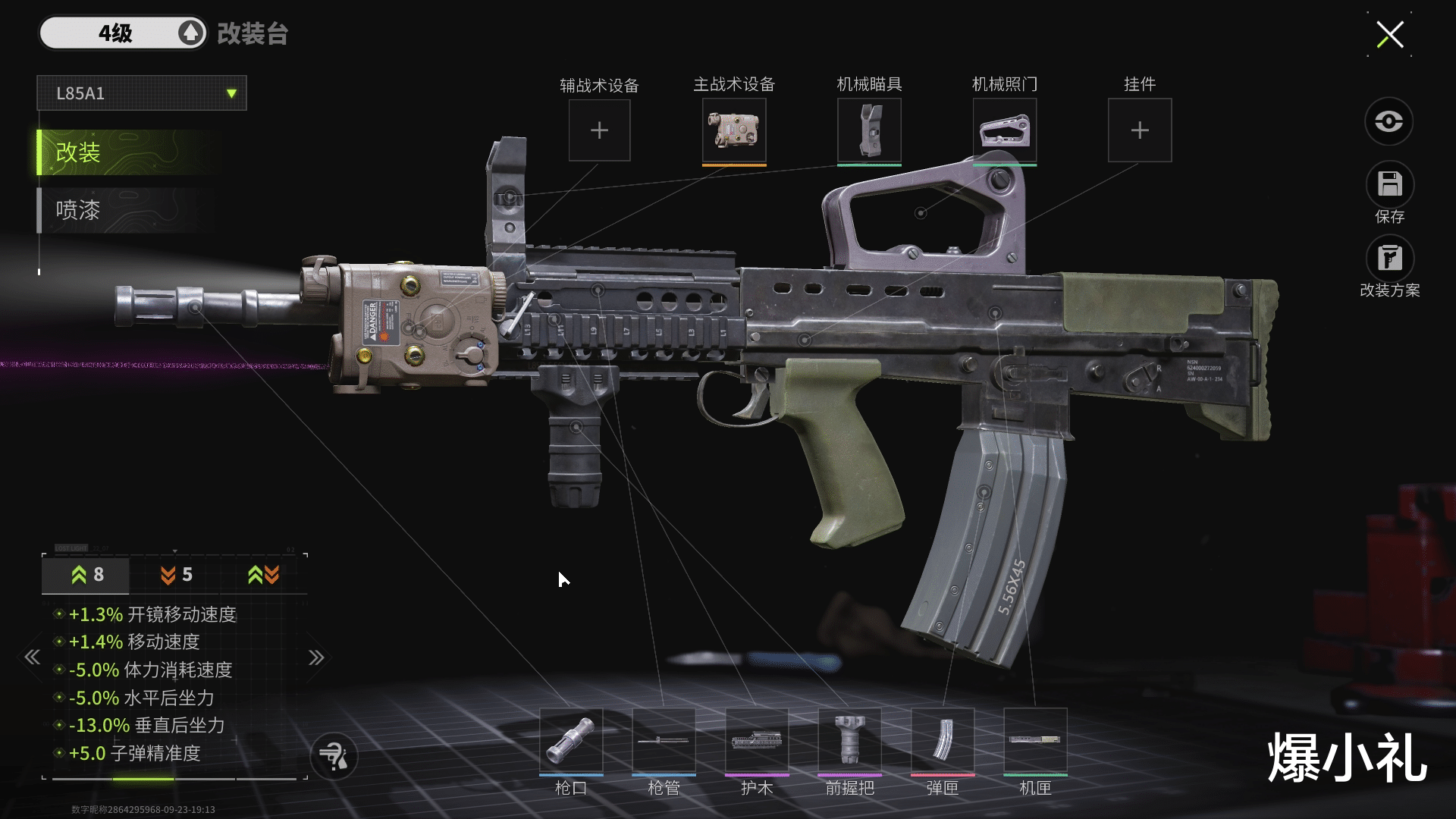Switch to the 喷漆 paint tab

[x=129, y=210]
